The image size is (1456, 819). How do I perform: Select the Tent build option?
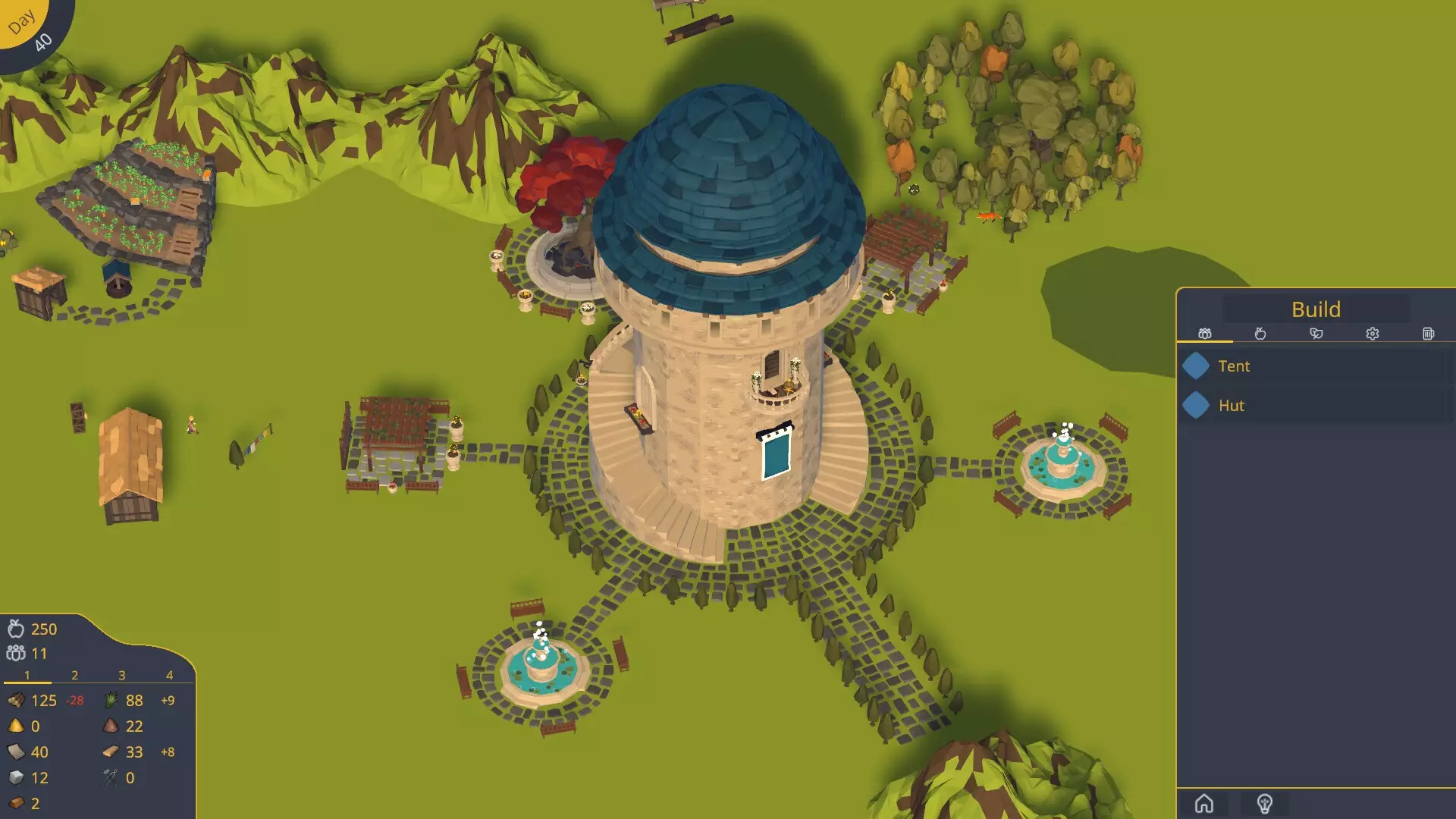(1235, 366)
